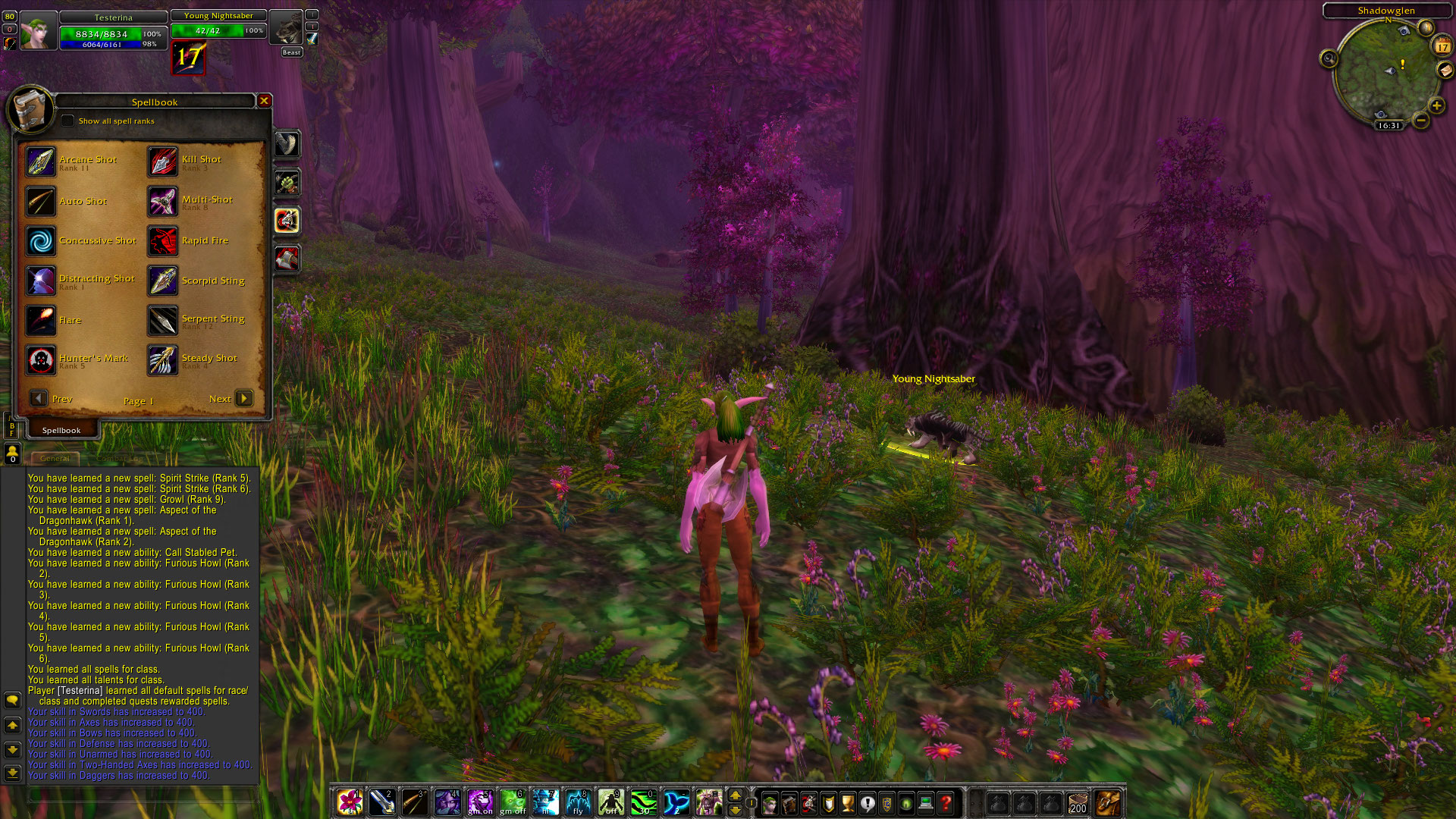Page up the action bar arrow
Screen dimensions: 1456x819
tap(735, 794)
